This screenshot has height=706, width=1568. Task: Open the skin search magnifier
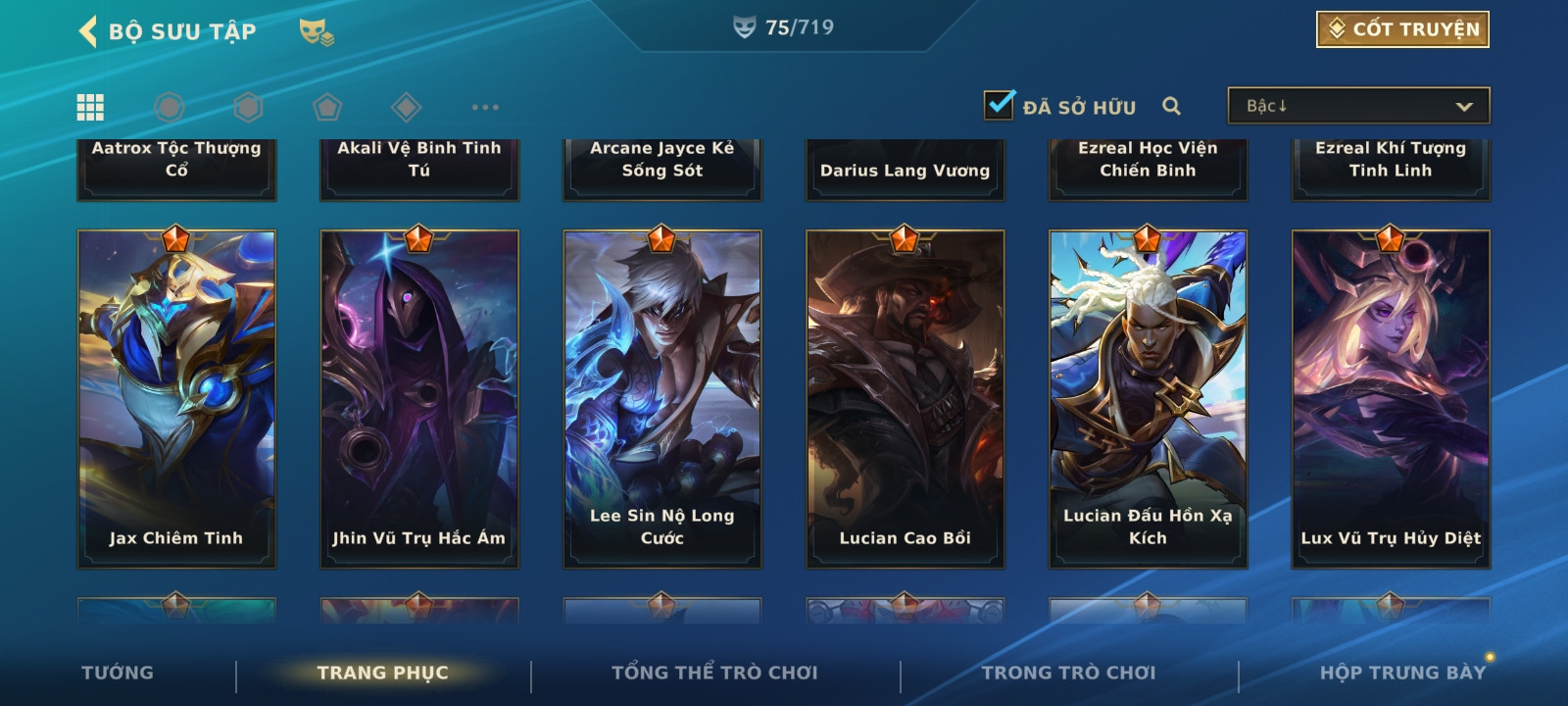(x=1171, y=106)
